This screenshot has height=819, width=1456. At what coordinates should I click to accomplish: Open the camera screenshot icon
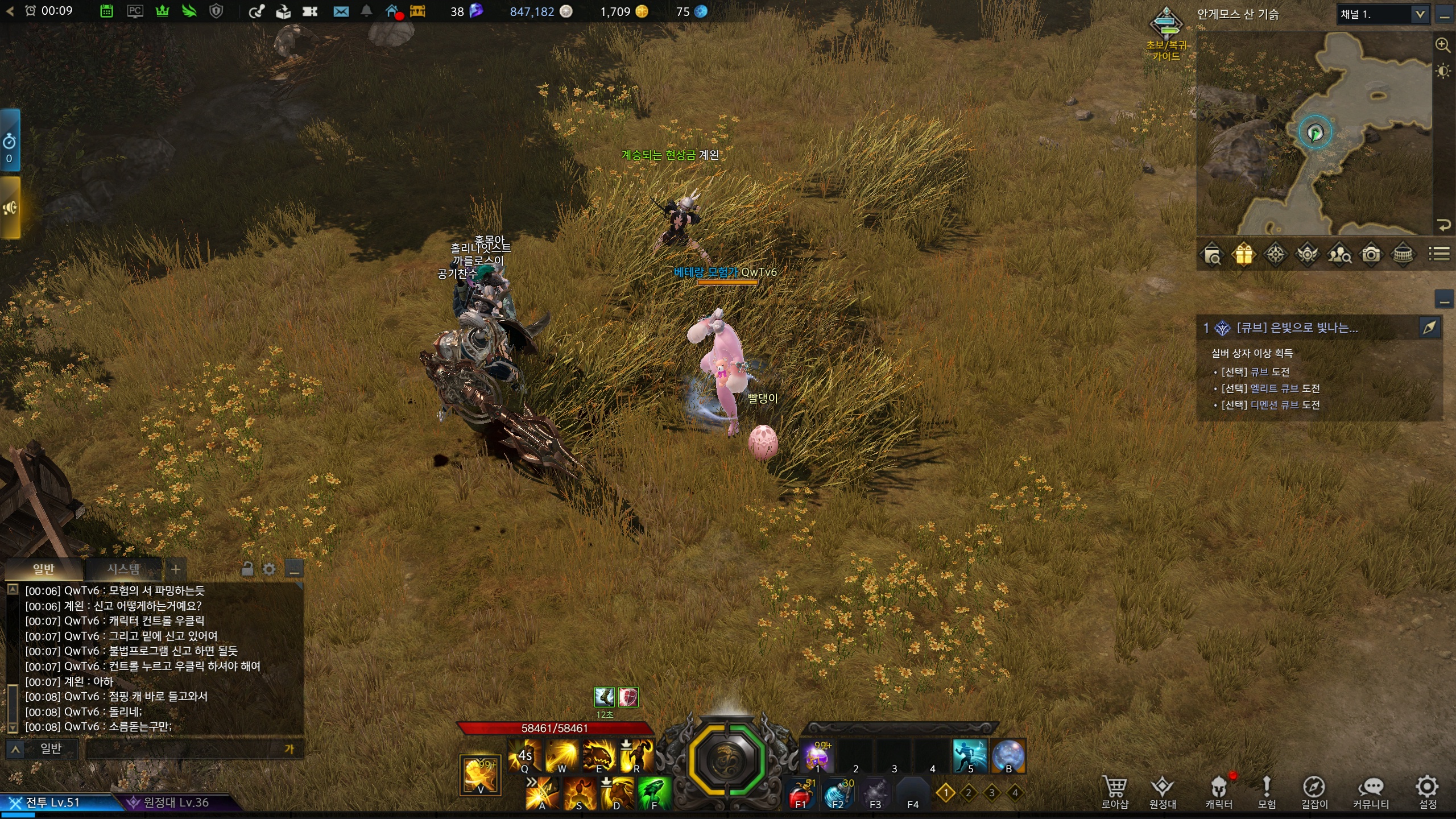(x=1371, y=254)
